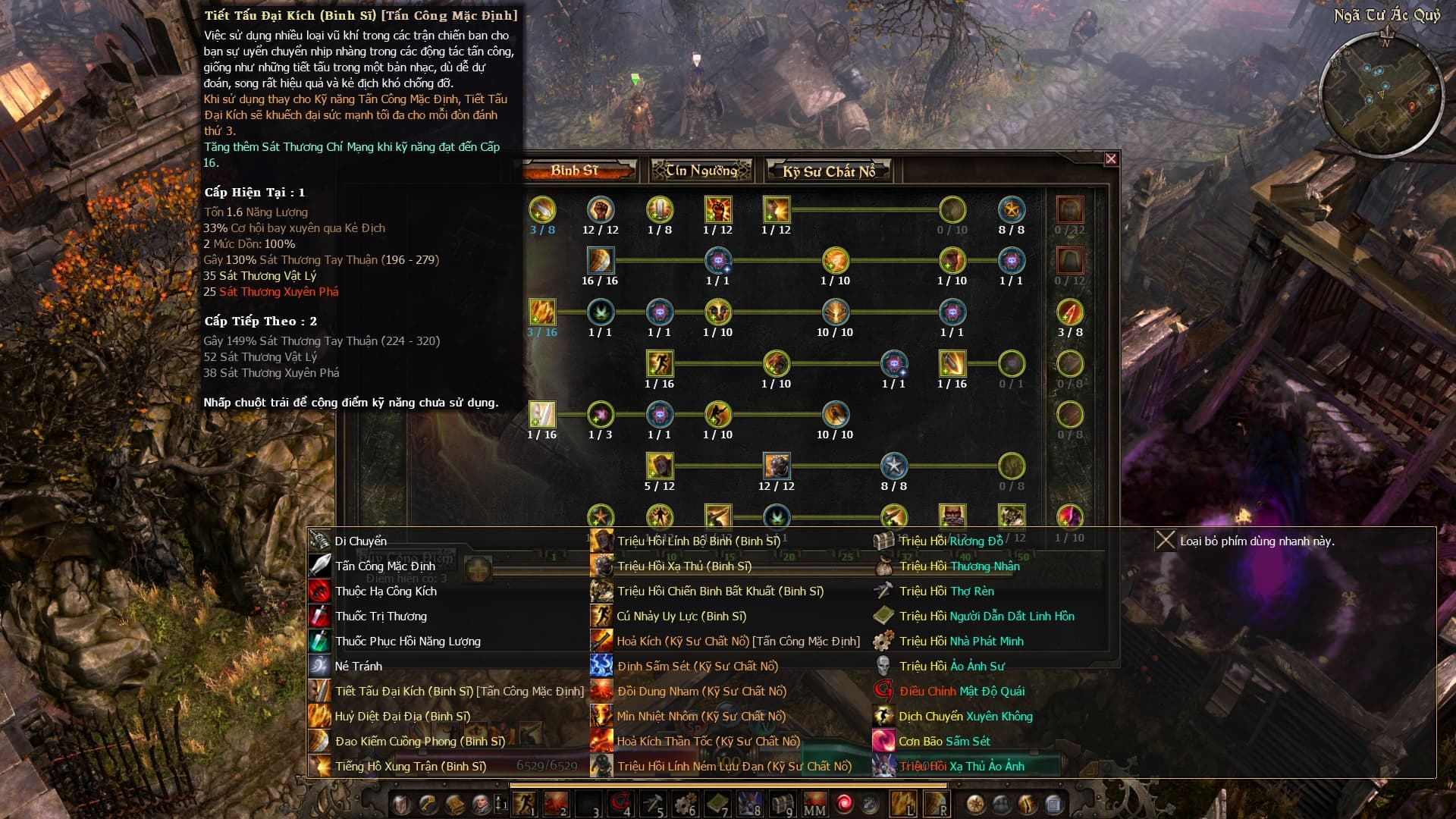
Task: Select Triệu Hồi Thợ Rèn entry
Action: coord(946,591)
